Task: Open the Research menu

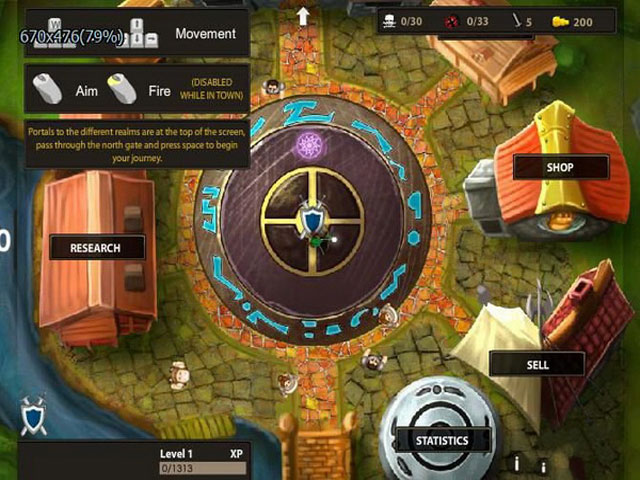Action: [96, 247]
